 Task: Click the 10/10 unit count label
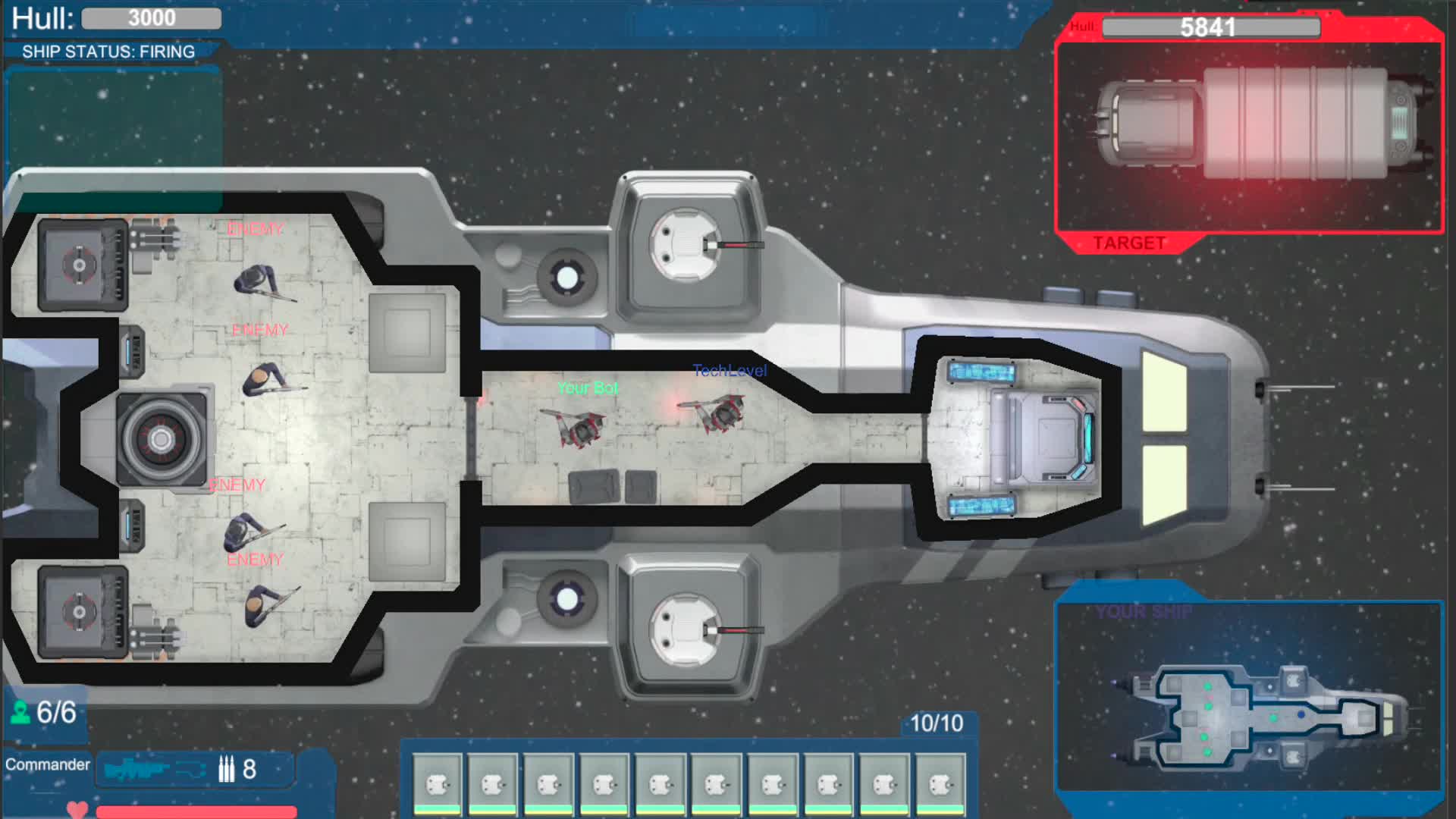[x=936, y=724]
